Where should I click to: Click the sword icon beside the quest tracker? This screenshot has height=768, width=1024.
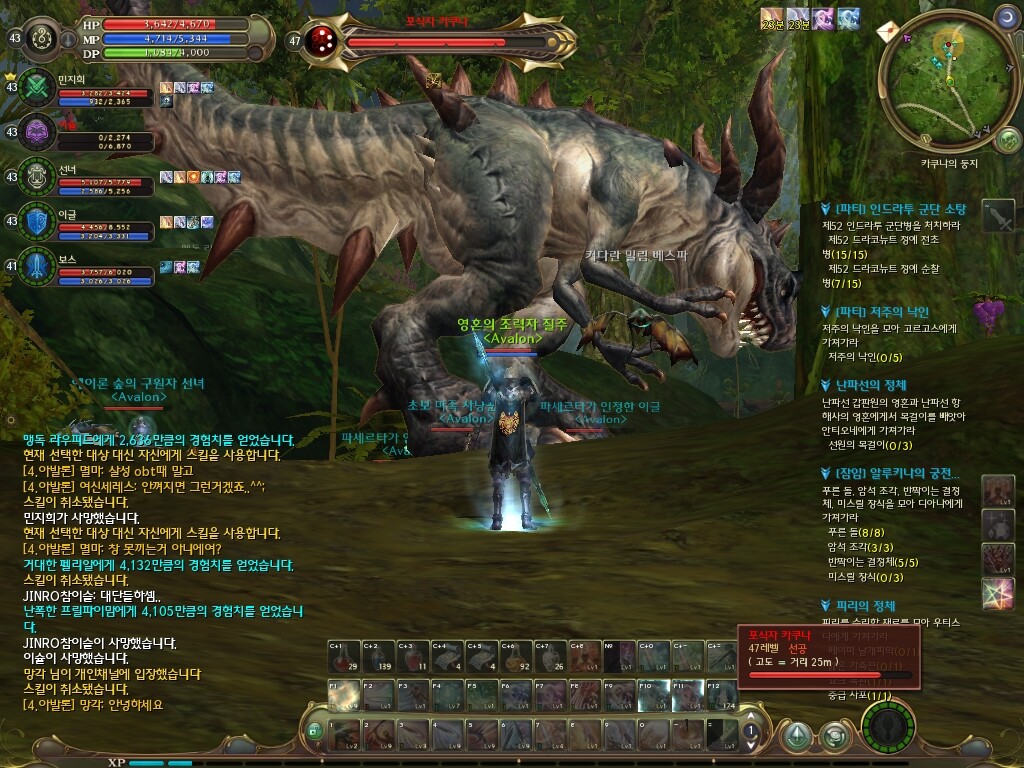(997, 216)
